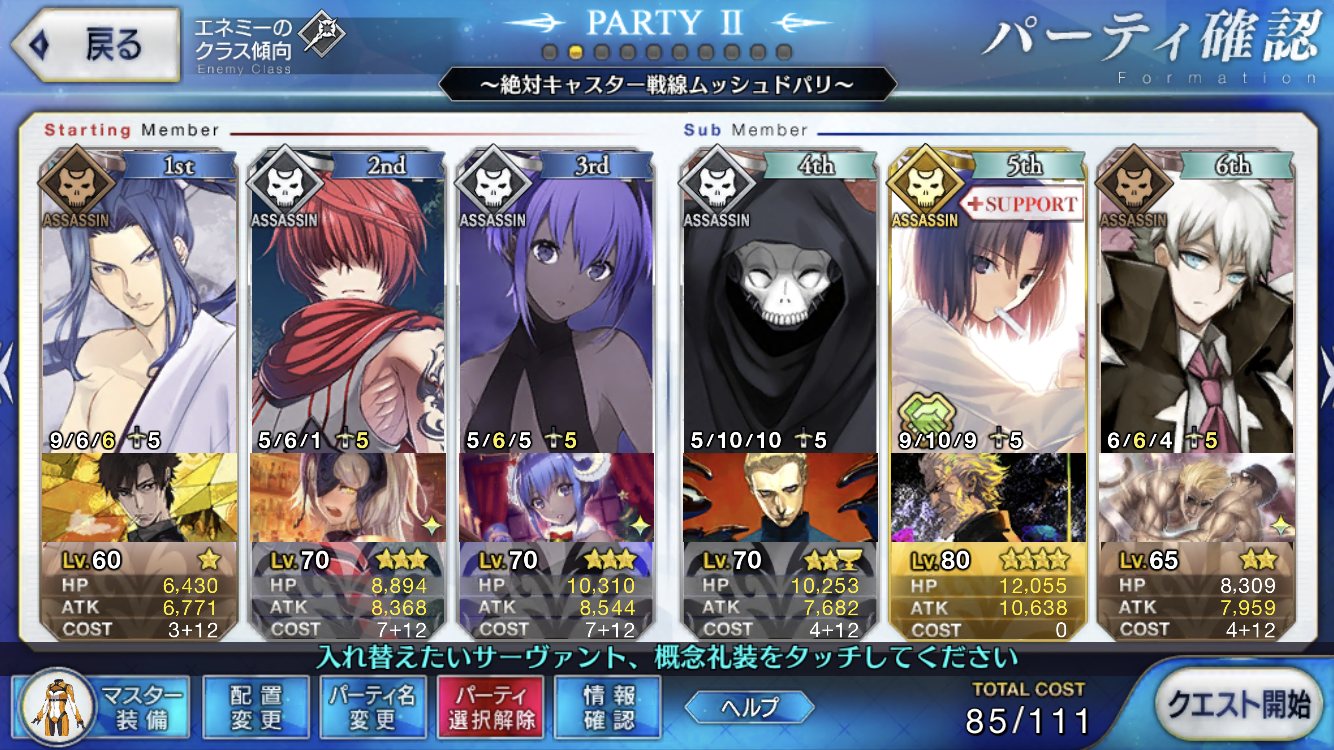Screen dimensions: 1334x750
Task: Deselect the party with パーティ選択解除
Action: point(490,707)
